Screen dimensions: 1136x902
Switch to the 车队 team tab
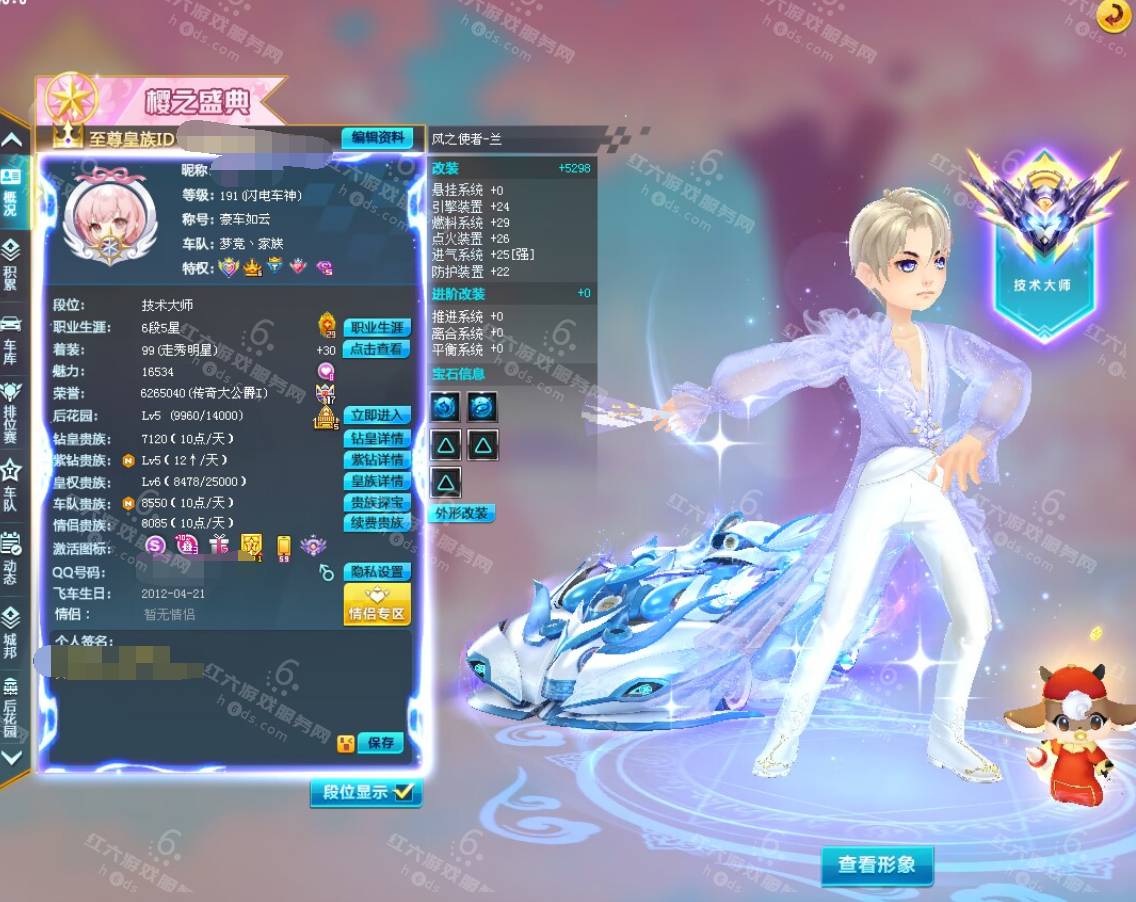click(x=11, y=484)
